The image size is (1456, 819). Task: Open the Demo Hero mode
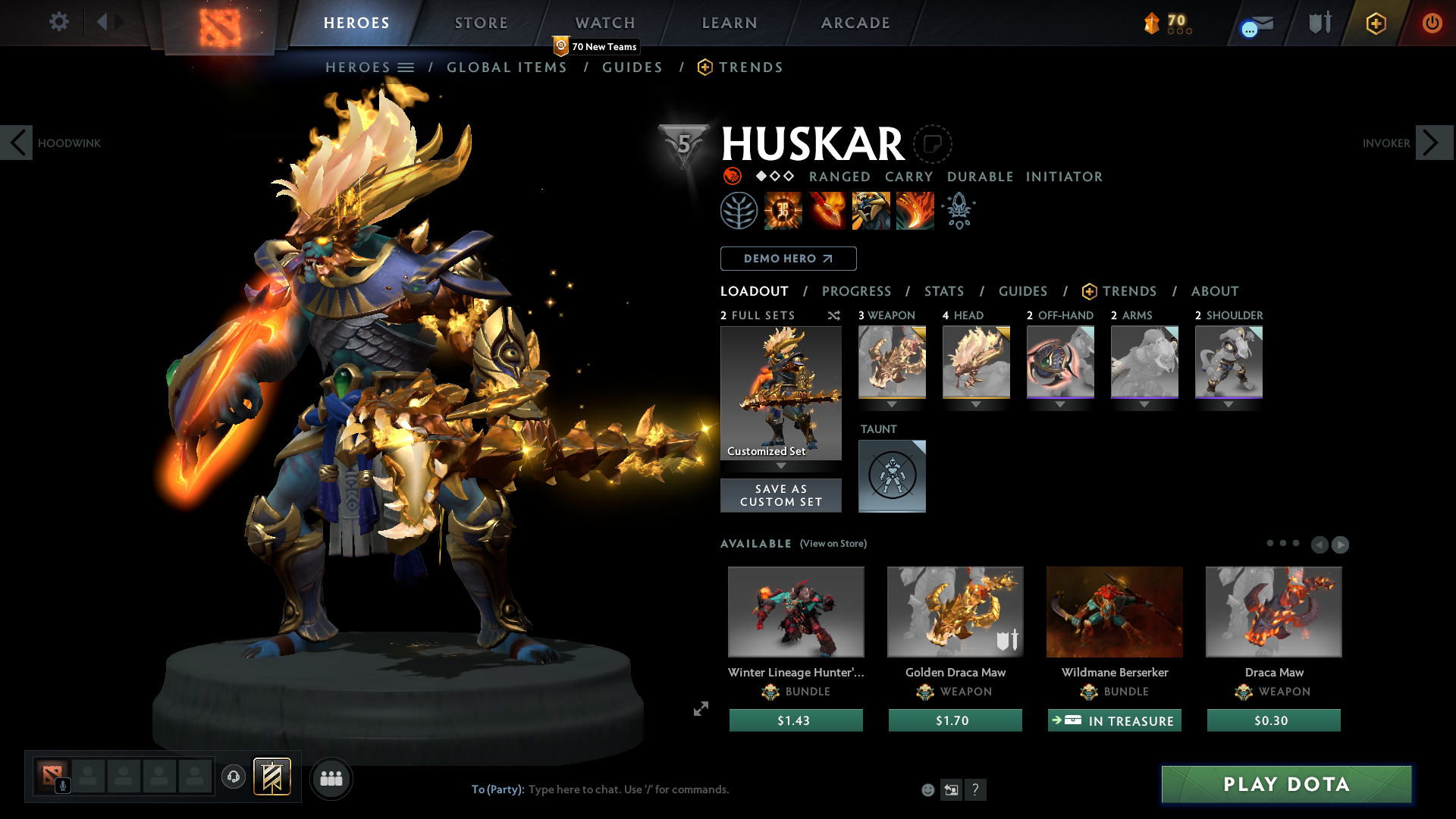788,259
